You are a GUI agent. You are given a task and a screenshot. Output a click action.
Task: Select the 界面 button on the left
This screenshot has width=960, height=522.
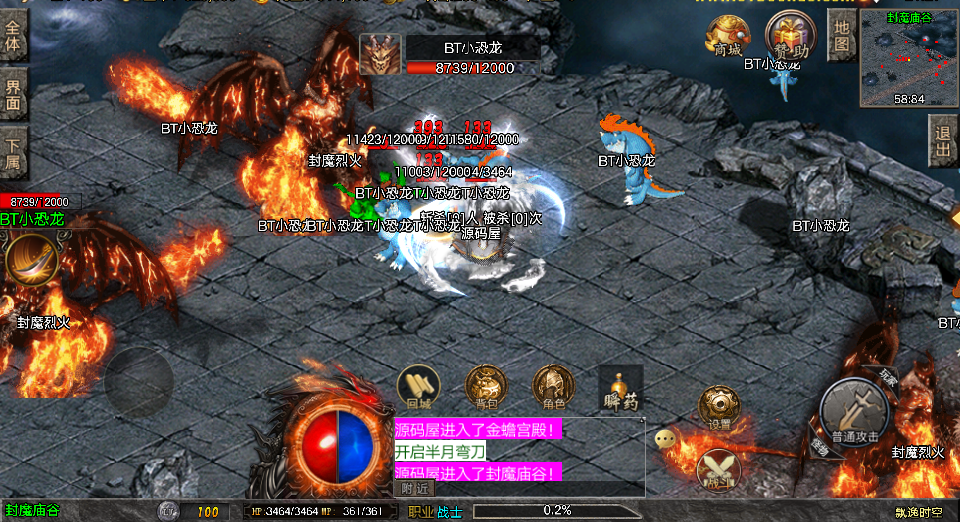[x=13, y=93]
